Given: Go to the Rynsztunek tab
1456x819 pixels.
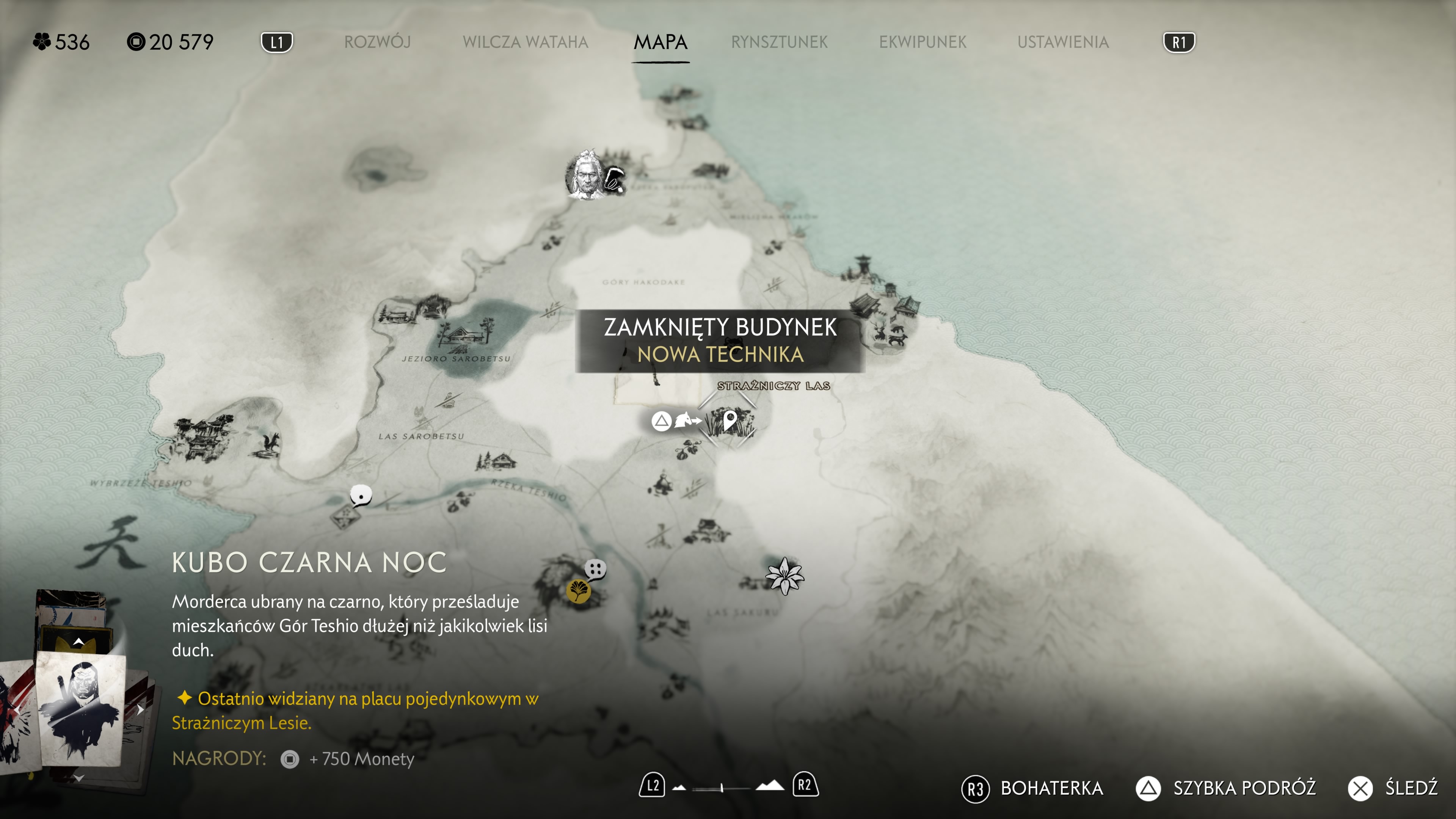Looking at the screenshot, I should point(779,42).
